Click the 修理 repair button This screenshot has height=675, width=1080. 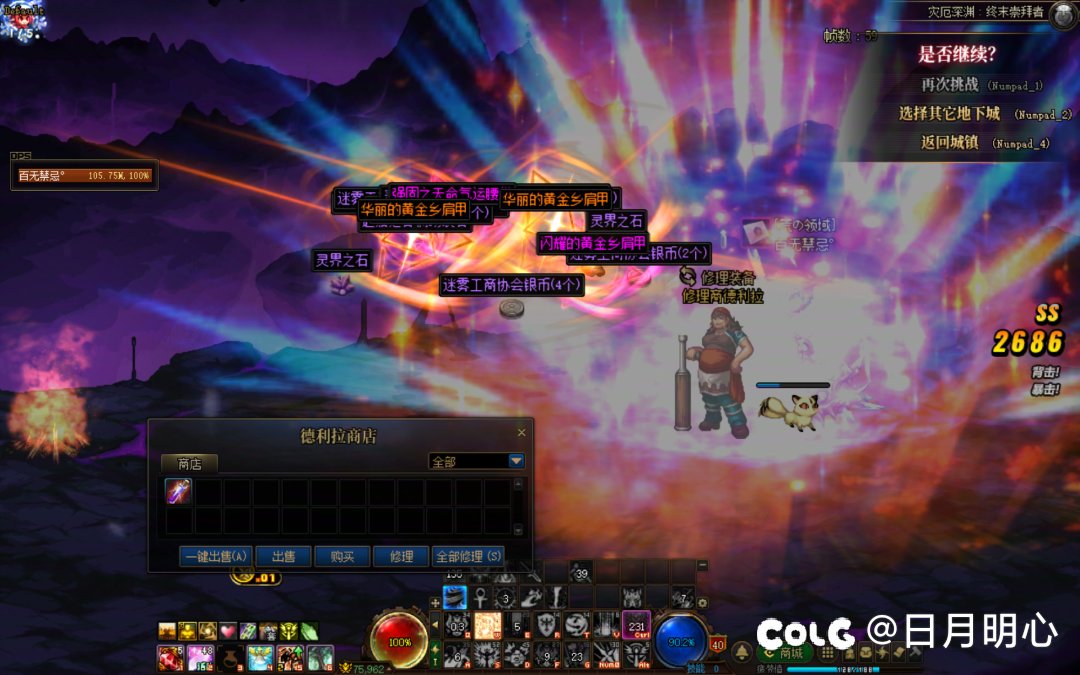pyautogui.click(x=401, y=557)
